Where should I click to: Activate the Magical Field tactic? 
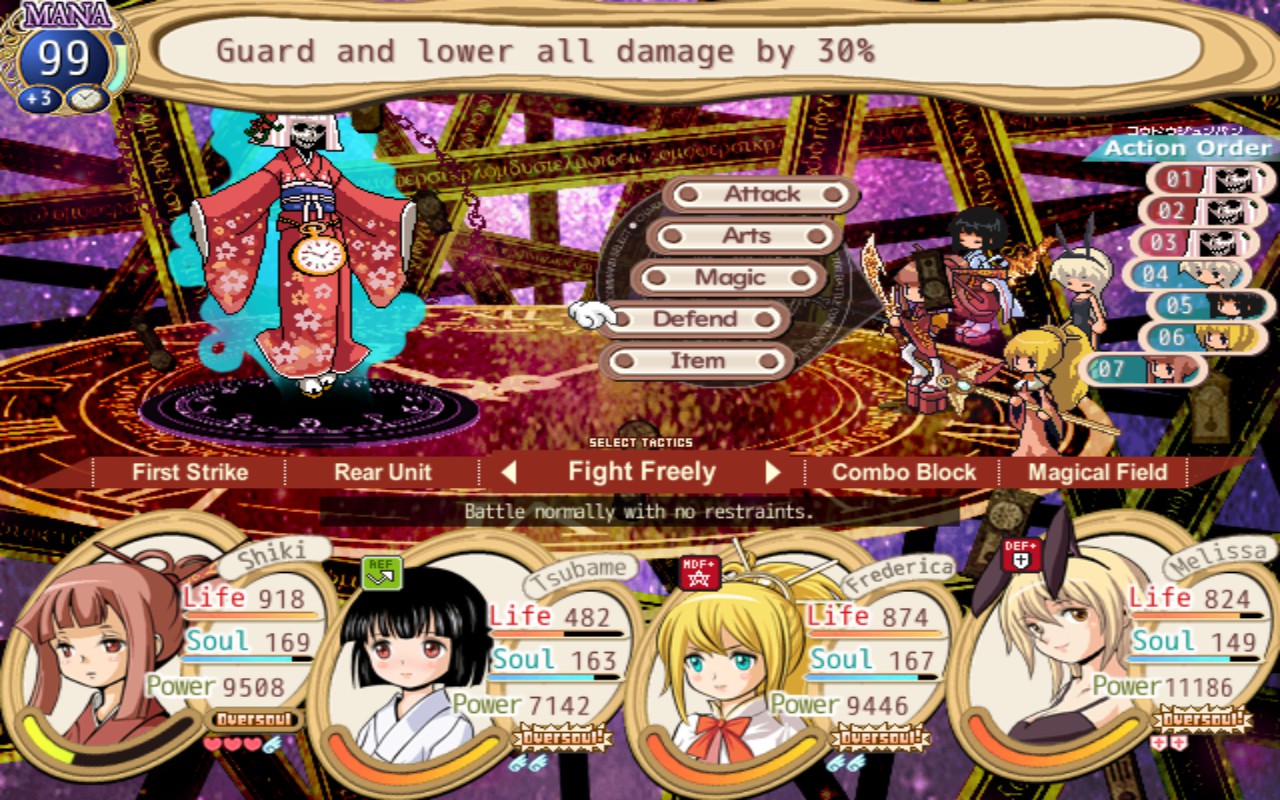(1097, 473)
